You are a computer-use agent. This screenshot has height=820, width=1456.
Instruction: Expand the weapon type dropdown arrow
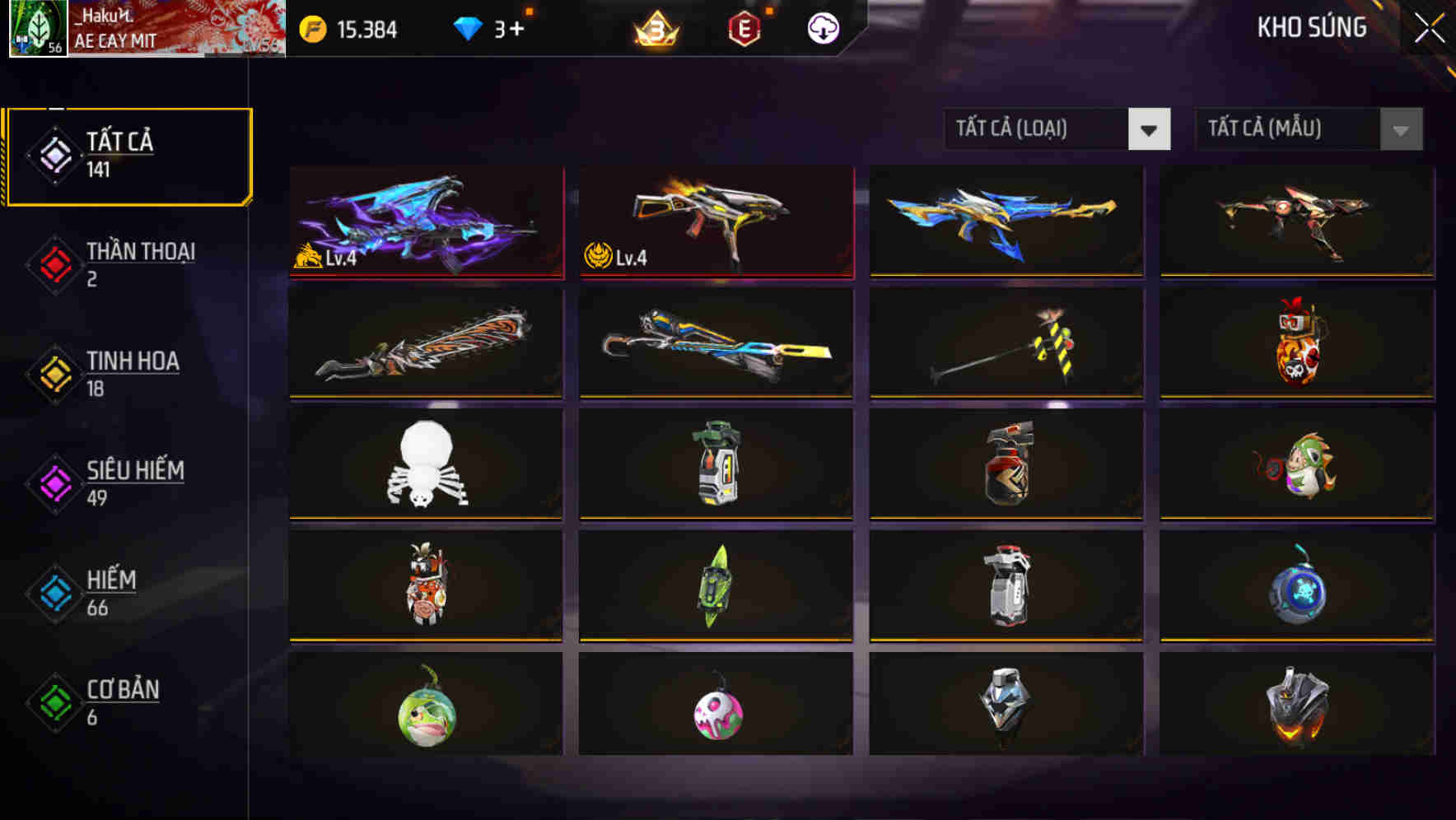[x=1150, y=130]
